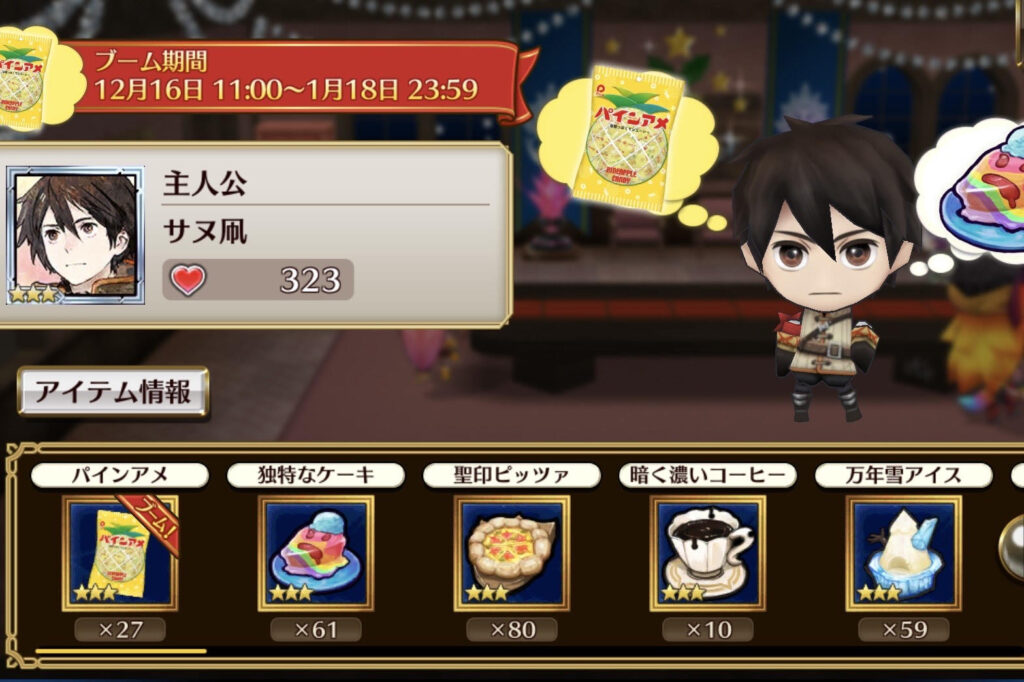The height and width of the screenshot is (682, 1024).
Task: Open the アイテム情報 item info button
Action: 113,392
